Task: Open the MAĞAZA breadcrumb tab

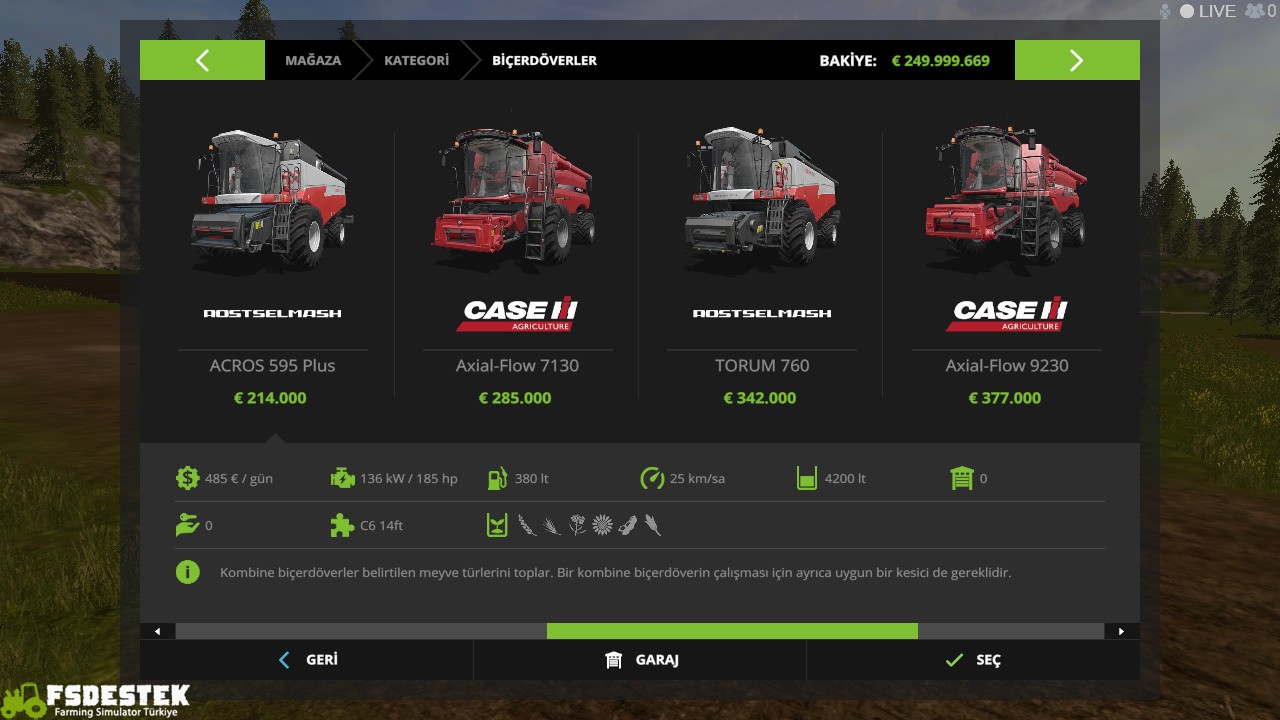Action: coord(313,60)
